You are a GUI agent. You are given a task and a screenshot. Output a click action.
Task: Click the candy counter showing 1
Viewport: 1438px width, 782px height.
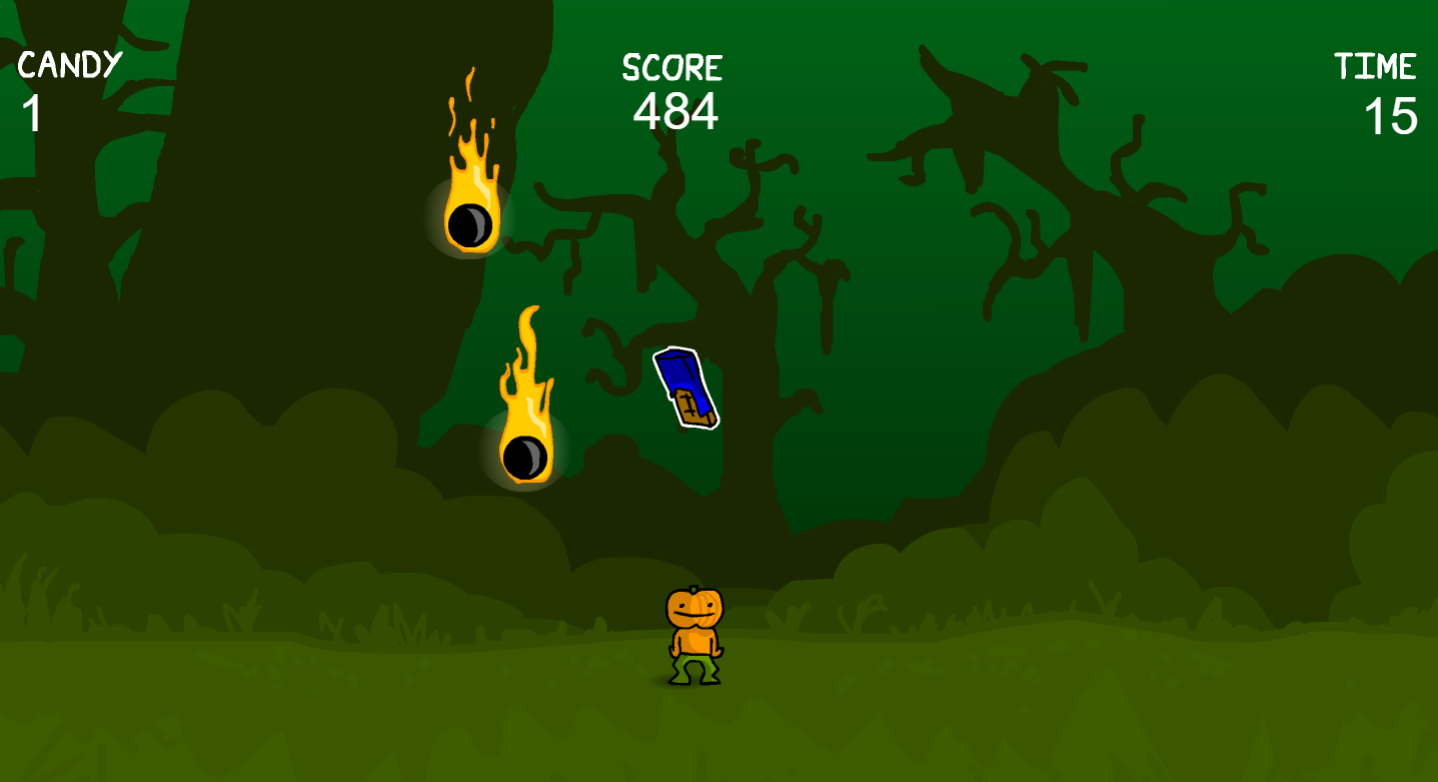(x=31, y=112)
